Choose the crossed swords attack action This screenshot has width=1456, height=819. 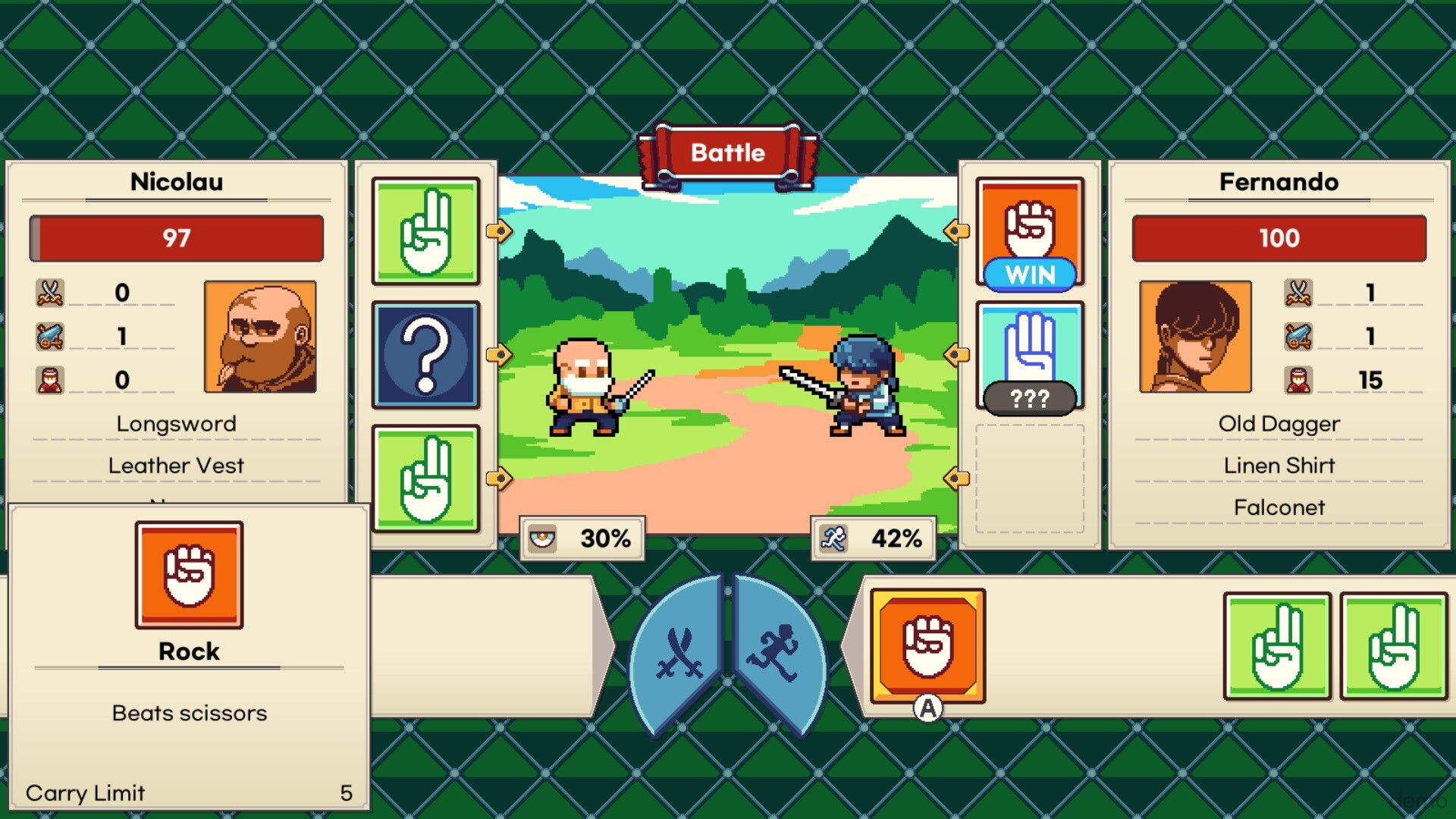[683, 654]
